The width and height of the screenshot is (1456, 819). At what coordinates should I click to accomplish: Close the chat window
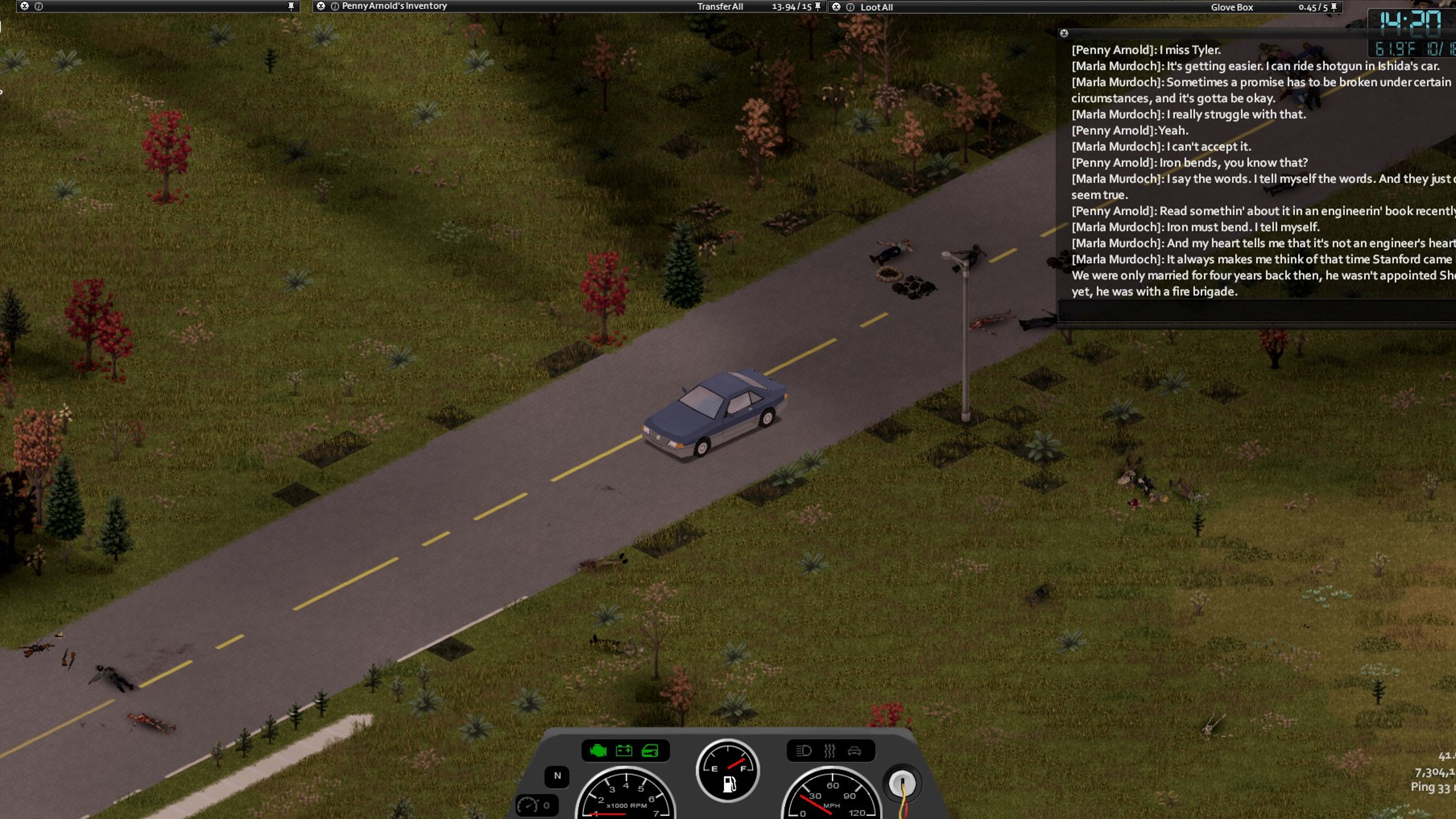pyautogui.click(x=1064, y=33)
